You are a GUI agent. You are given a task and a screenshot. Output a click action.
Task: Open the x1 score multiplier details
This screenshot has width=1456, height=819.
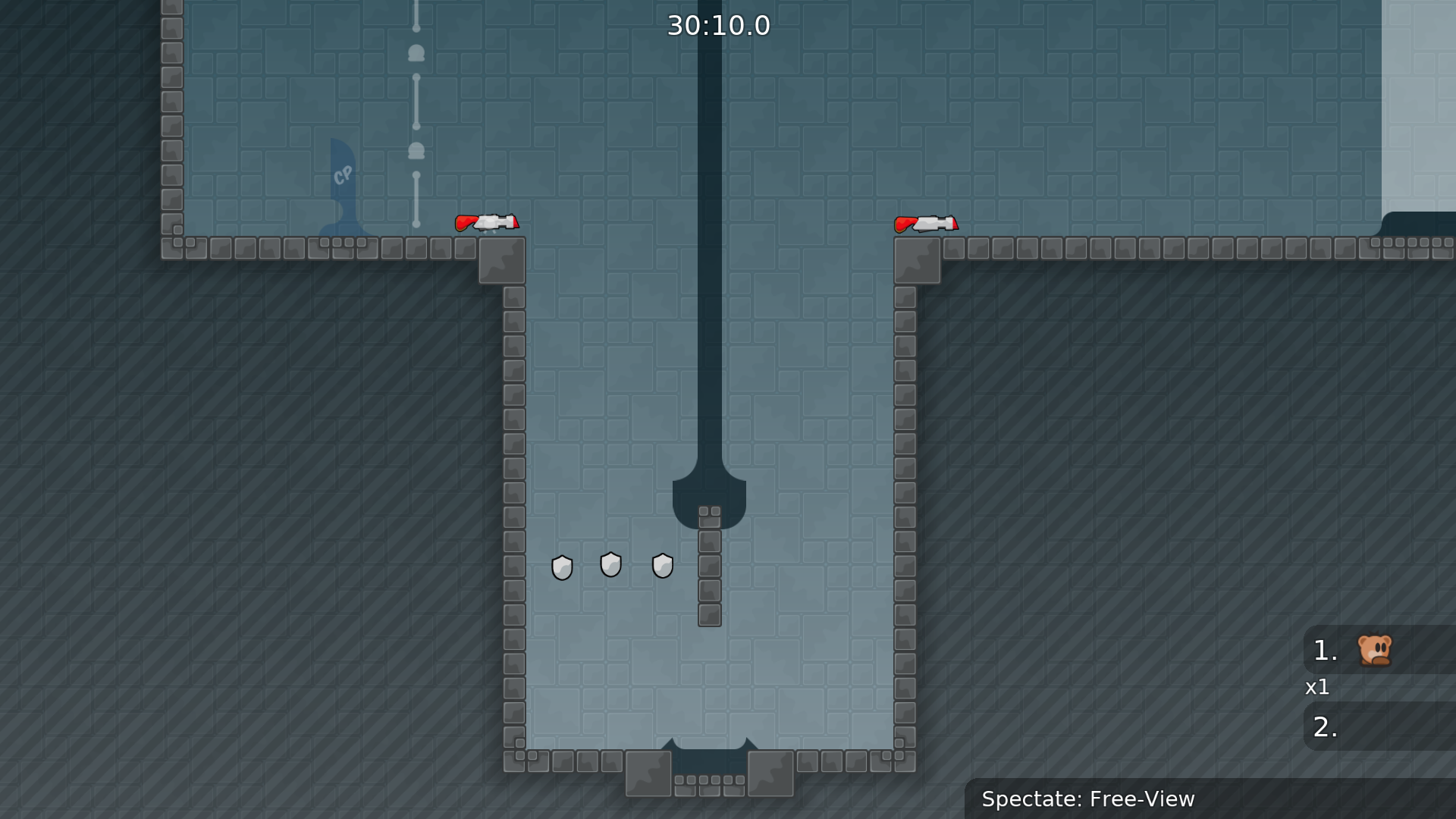coord(1319,688)
